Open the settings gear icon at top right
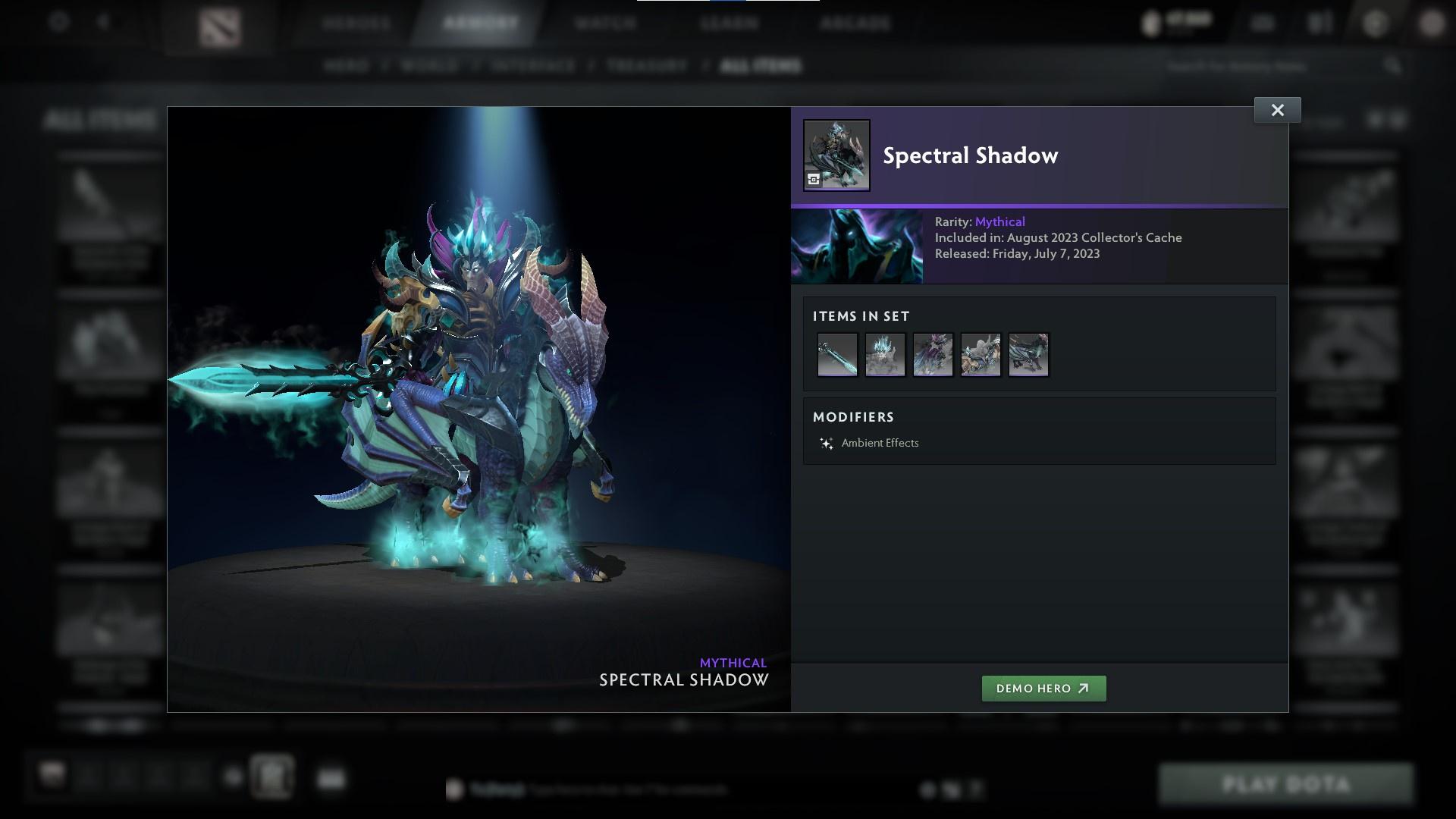Image resolution: width=1456 pixels, height=819 pixels. click(1375, 23)
